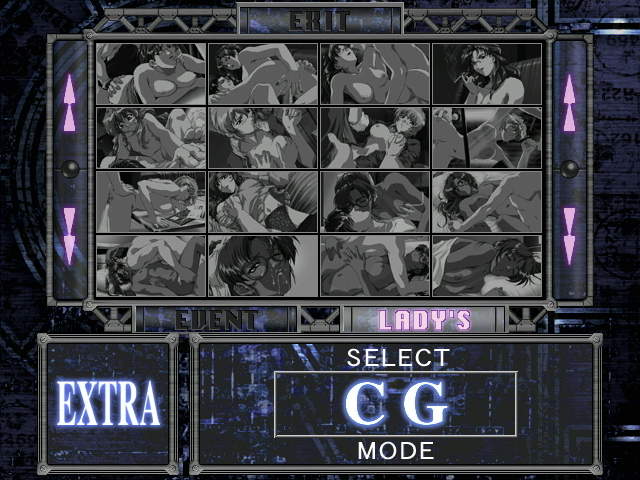The width and height of the screenshot is (640, 480).
Task: Click the pink down arrows on the right pillar
Action: [x=569, y=235]
